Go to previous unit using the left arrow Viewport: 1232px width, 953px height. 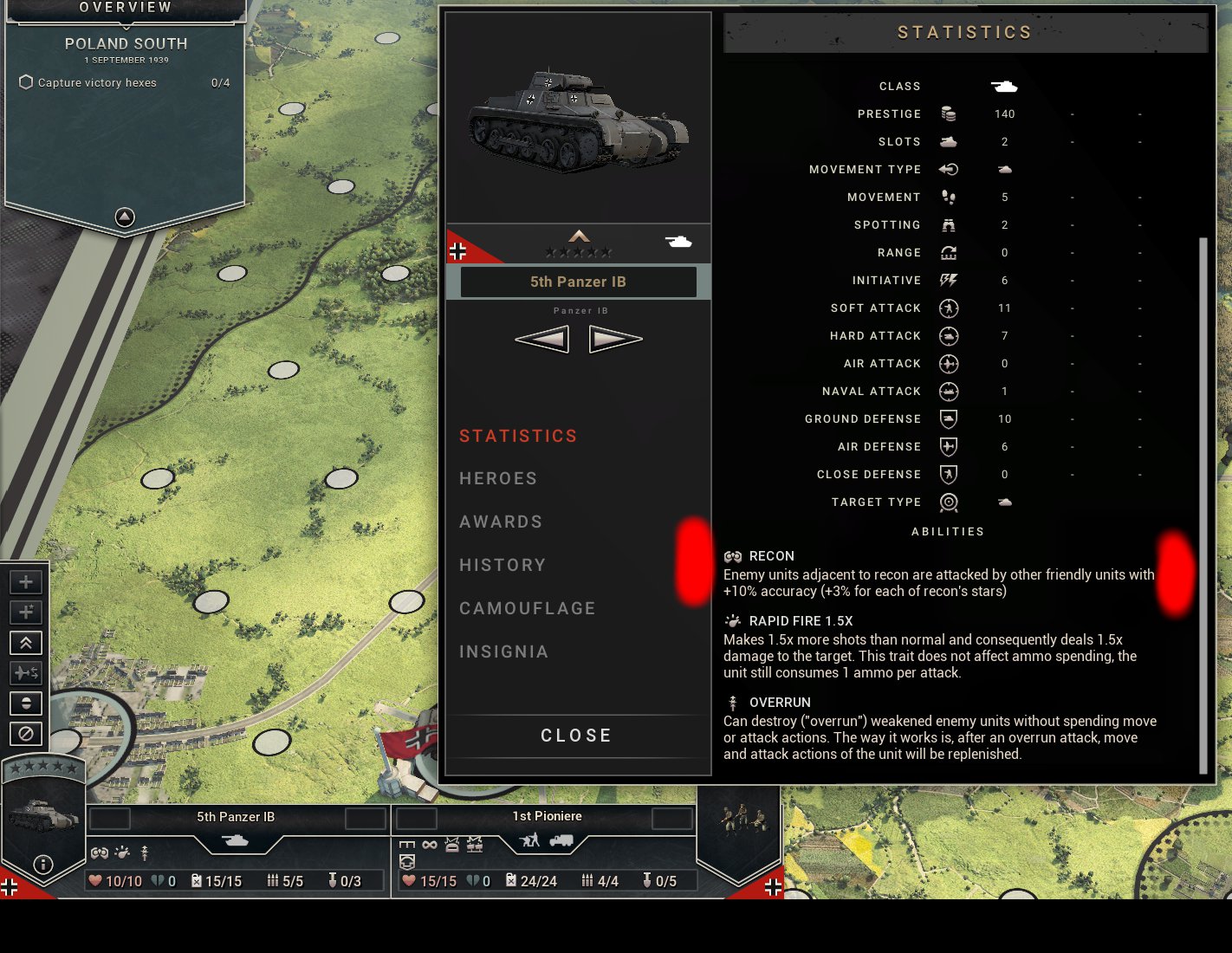coord(543,338)
